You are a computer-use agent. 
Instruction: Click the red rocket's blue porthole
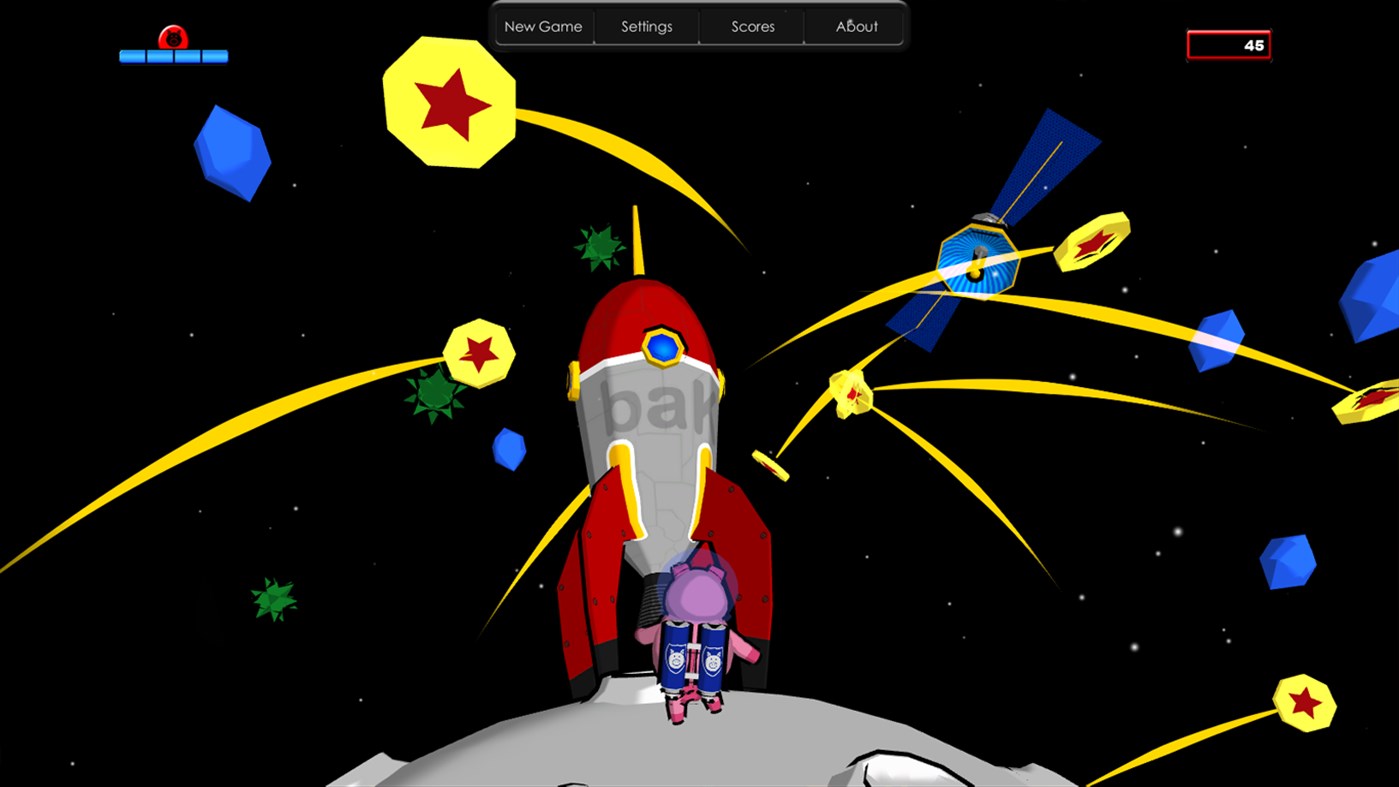(660, 346)
